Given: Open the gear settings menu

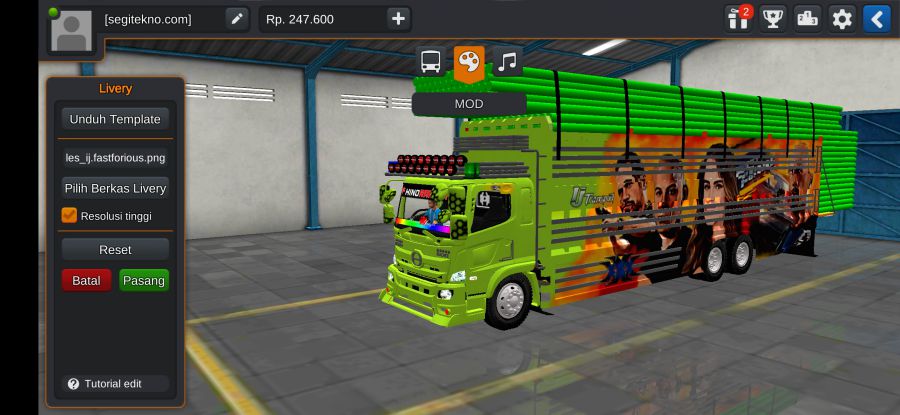Looking at the screenshot, I should tap(842, 18).
